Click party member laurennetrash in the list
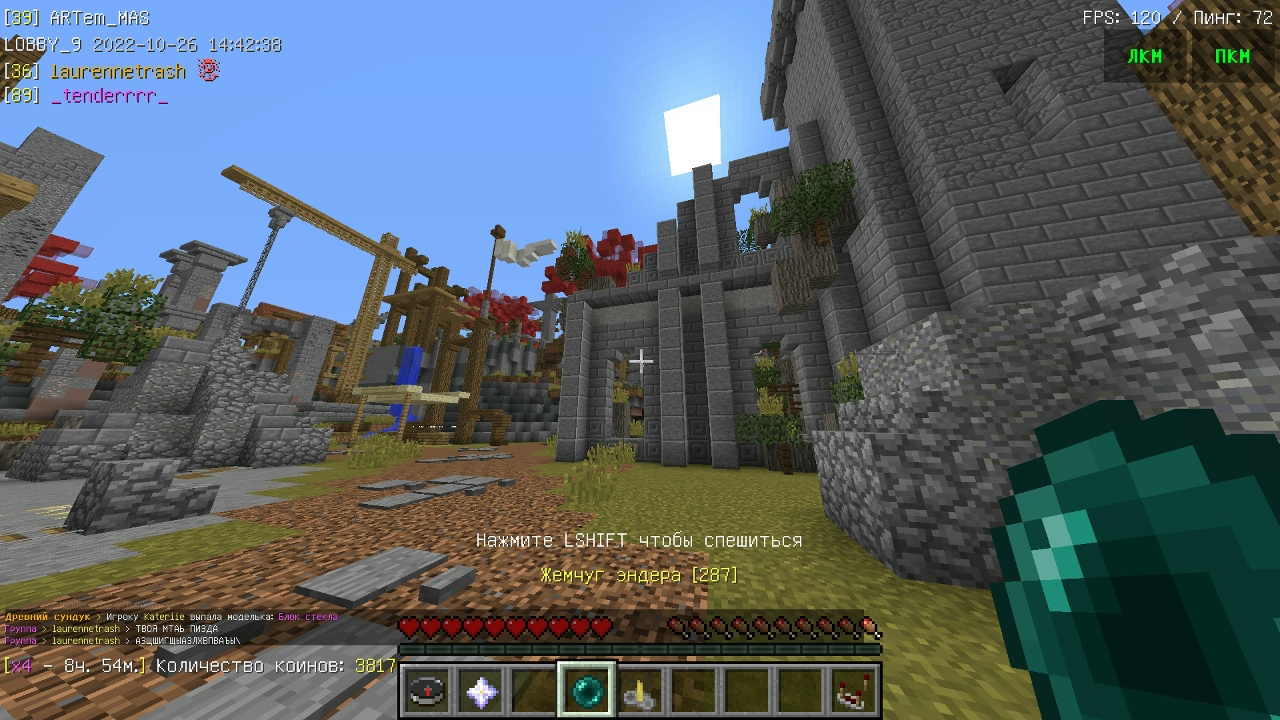This screenshot has width=1280, height=720. click(x=118, y=71)
